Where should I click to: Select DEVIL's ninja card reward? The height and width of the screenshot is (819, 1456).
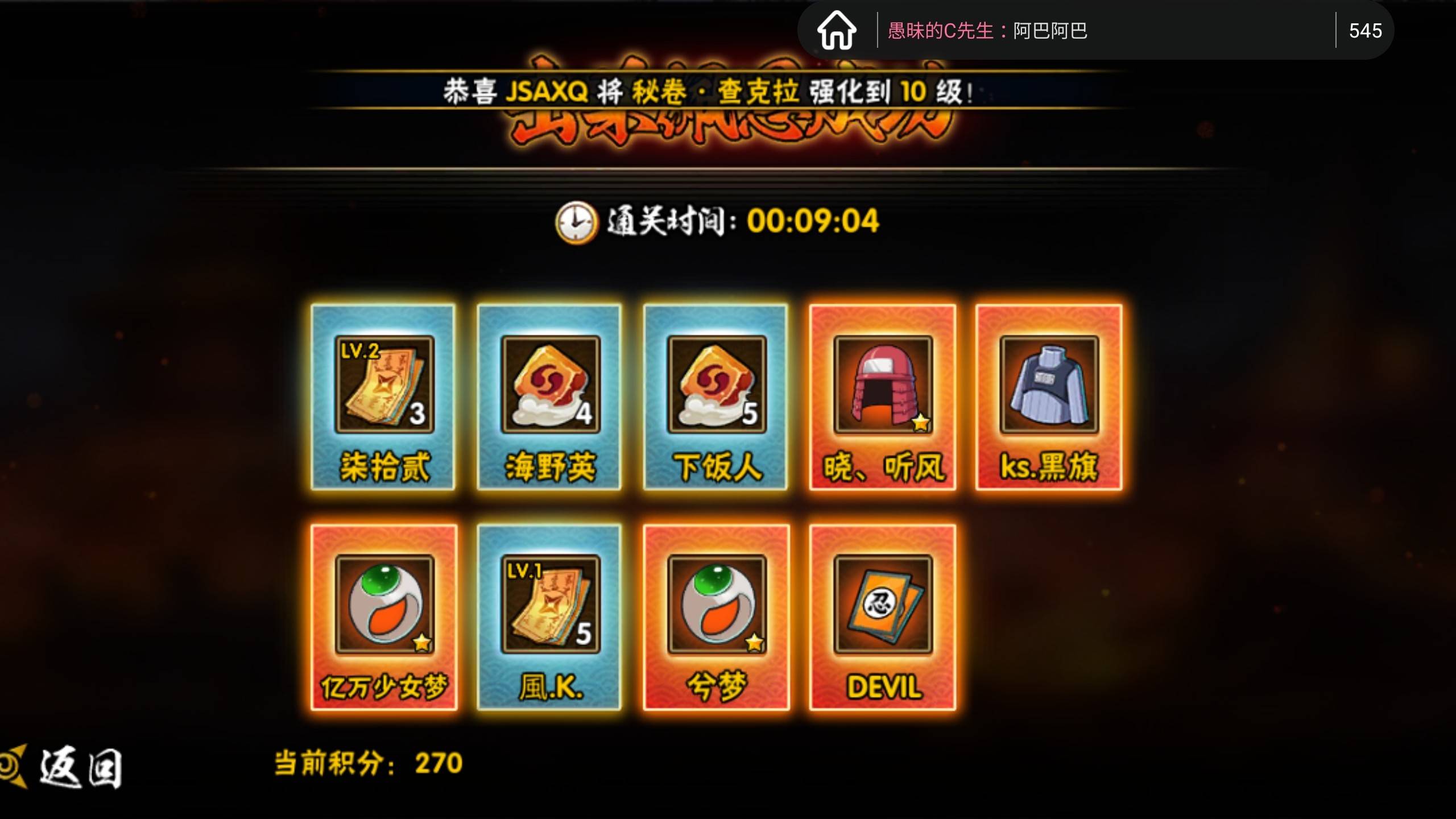883,617
